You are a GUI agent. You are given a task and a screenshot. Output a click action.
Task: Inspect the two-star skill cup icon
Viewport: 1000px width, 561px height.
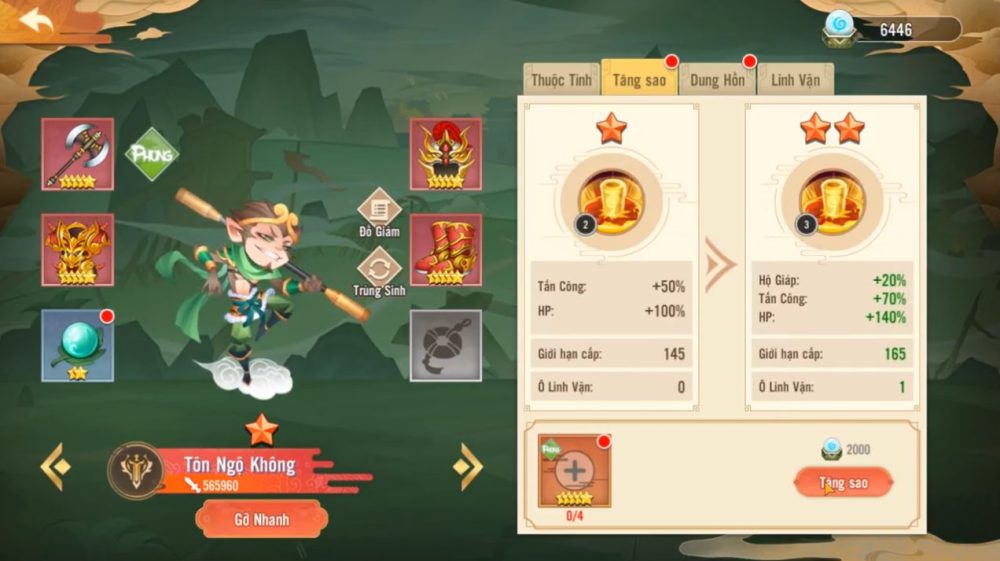tap(833, 197)
